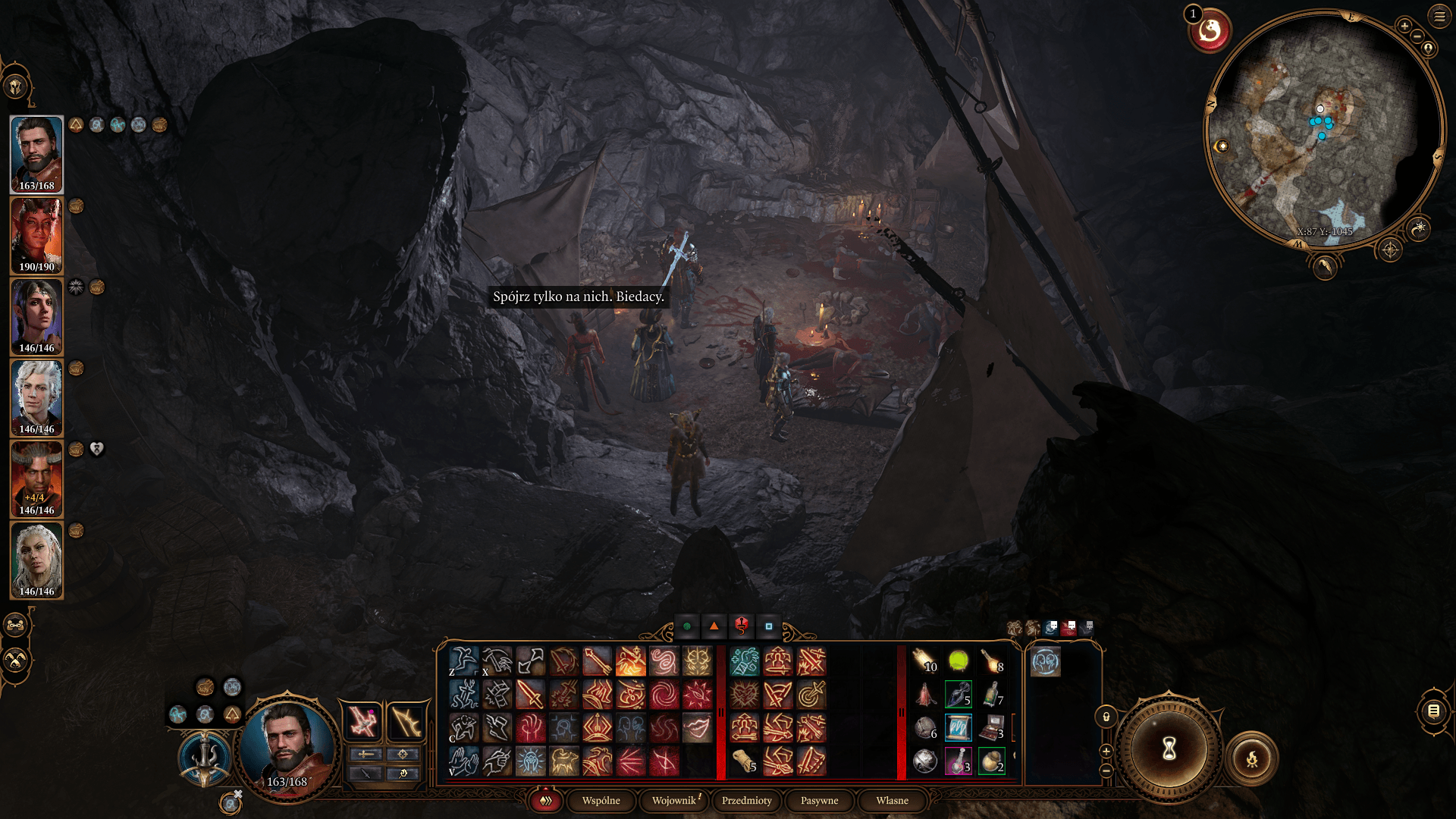Select the party portrait showing 190/190 health
This screenshot has width=1456, height=819.
36,235
